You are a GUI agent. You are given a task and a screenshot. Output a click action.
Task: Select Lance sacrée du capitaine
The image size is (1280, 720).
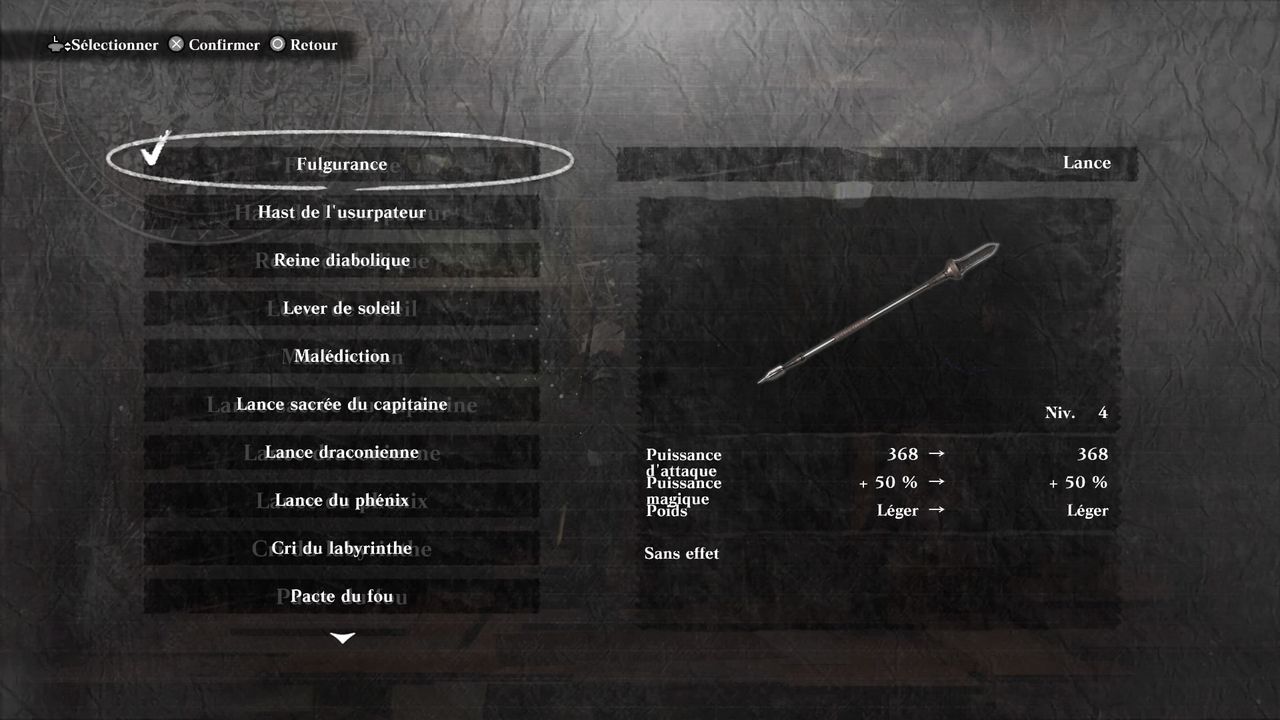tap(341, 404)
